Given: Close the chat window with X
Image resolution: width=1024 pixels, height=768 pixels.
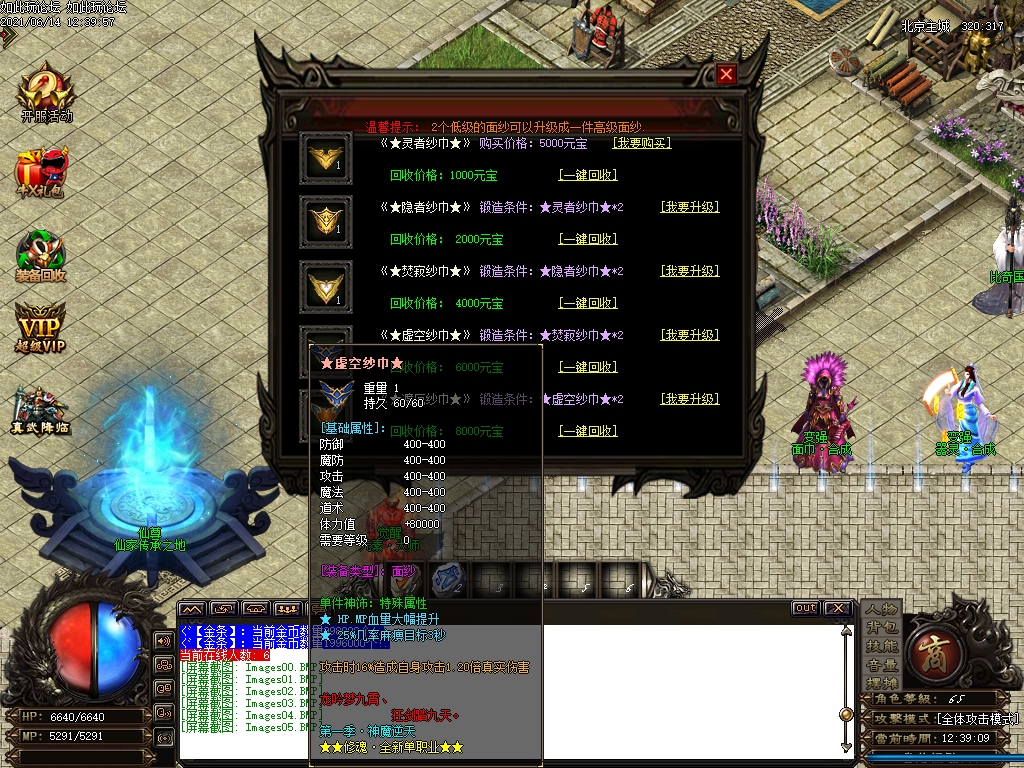Looking at the screenshot, I should pos(837,608).
